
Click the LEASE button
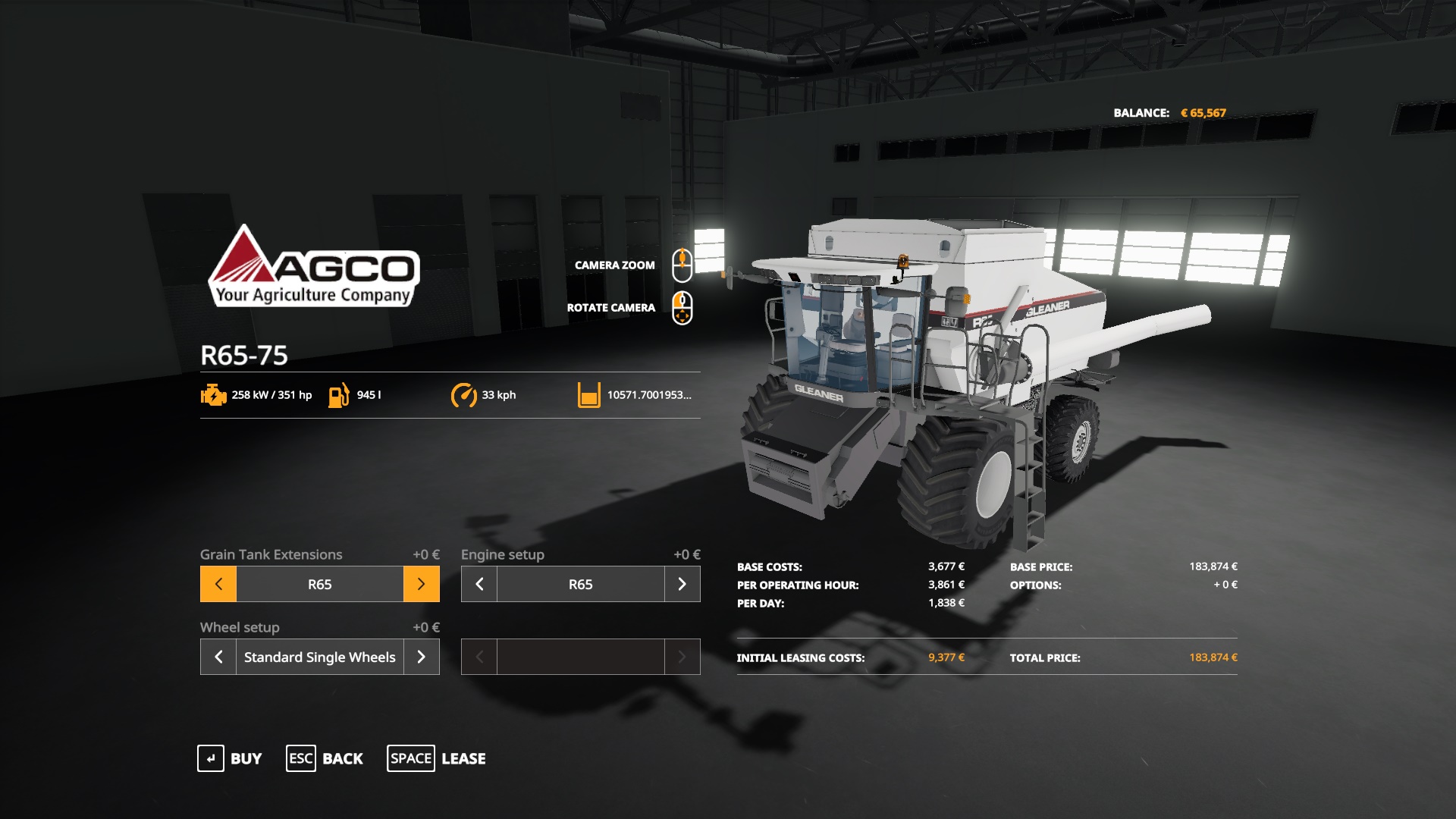click(x=463, y=758)
